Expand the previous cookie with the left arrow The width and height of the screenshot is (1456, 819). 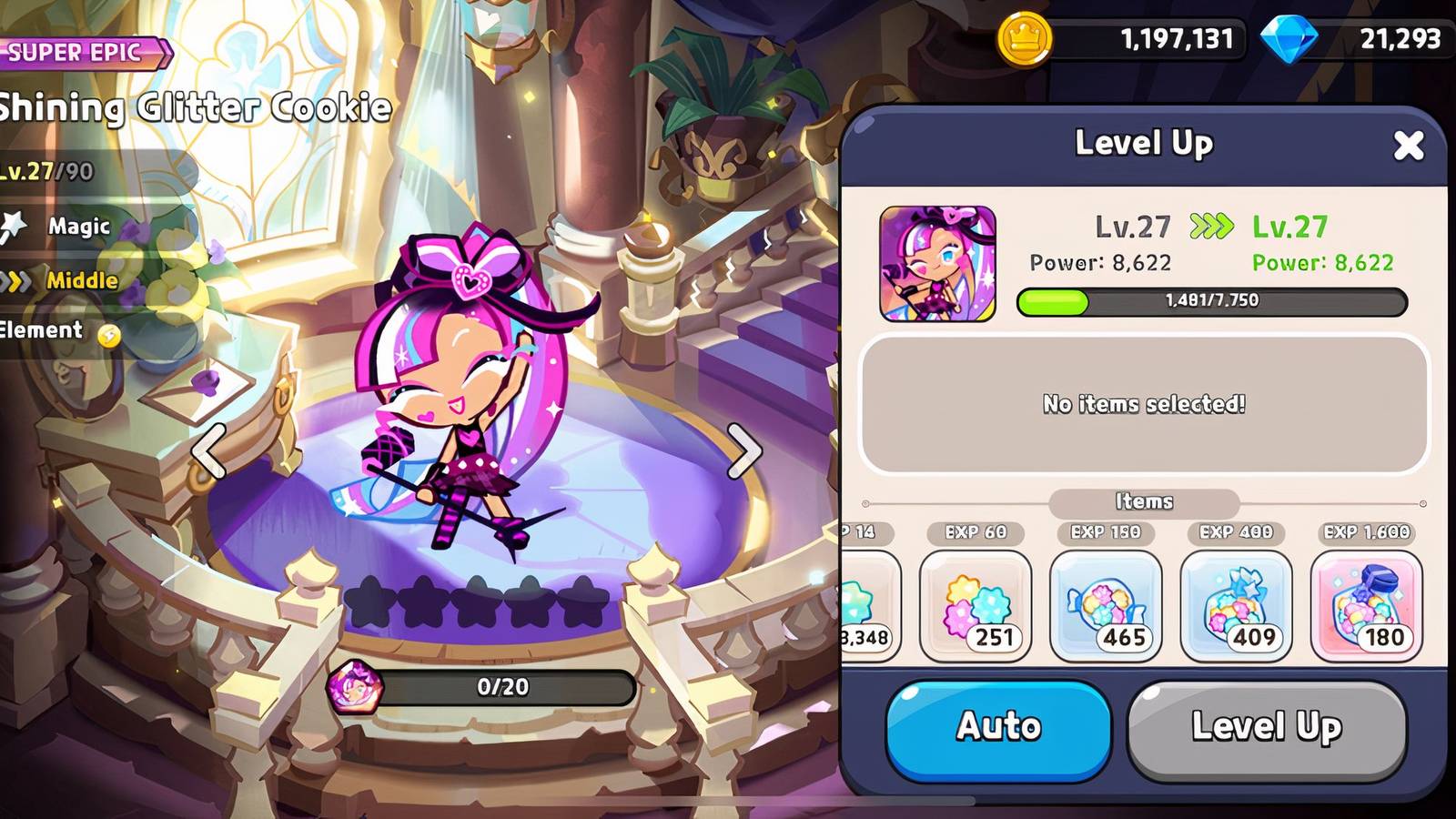click(207, 453)
